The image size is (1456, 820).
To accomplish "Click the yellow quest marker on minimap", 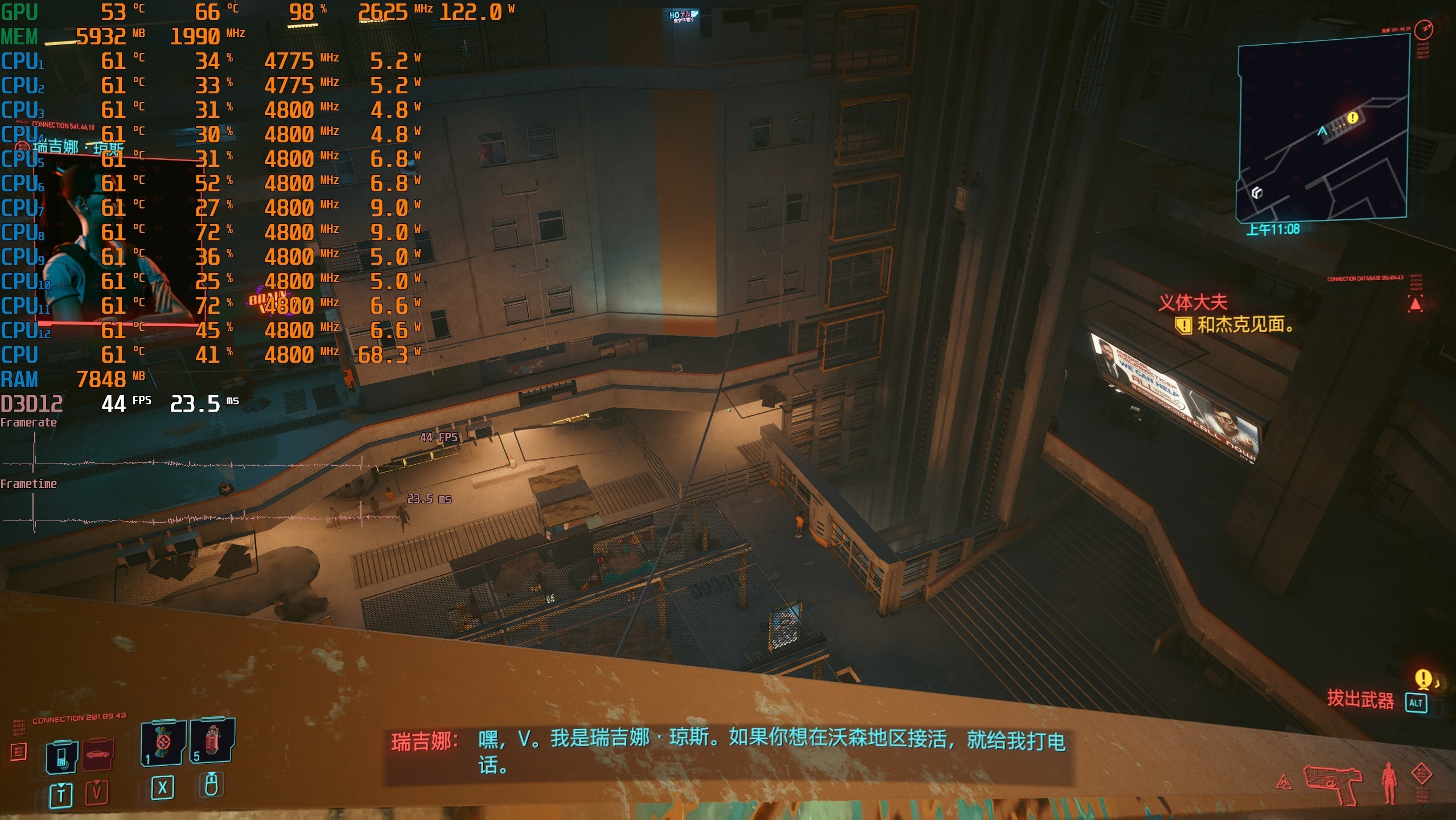I will pyautogui.click(x=1352, y=118).
